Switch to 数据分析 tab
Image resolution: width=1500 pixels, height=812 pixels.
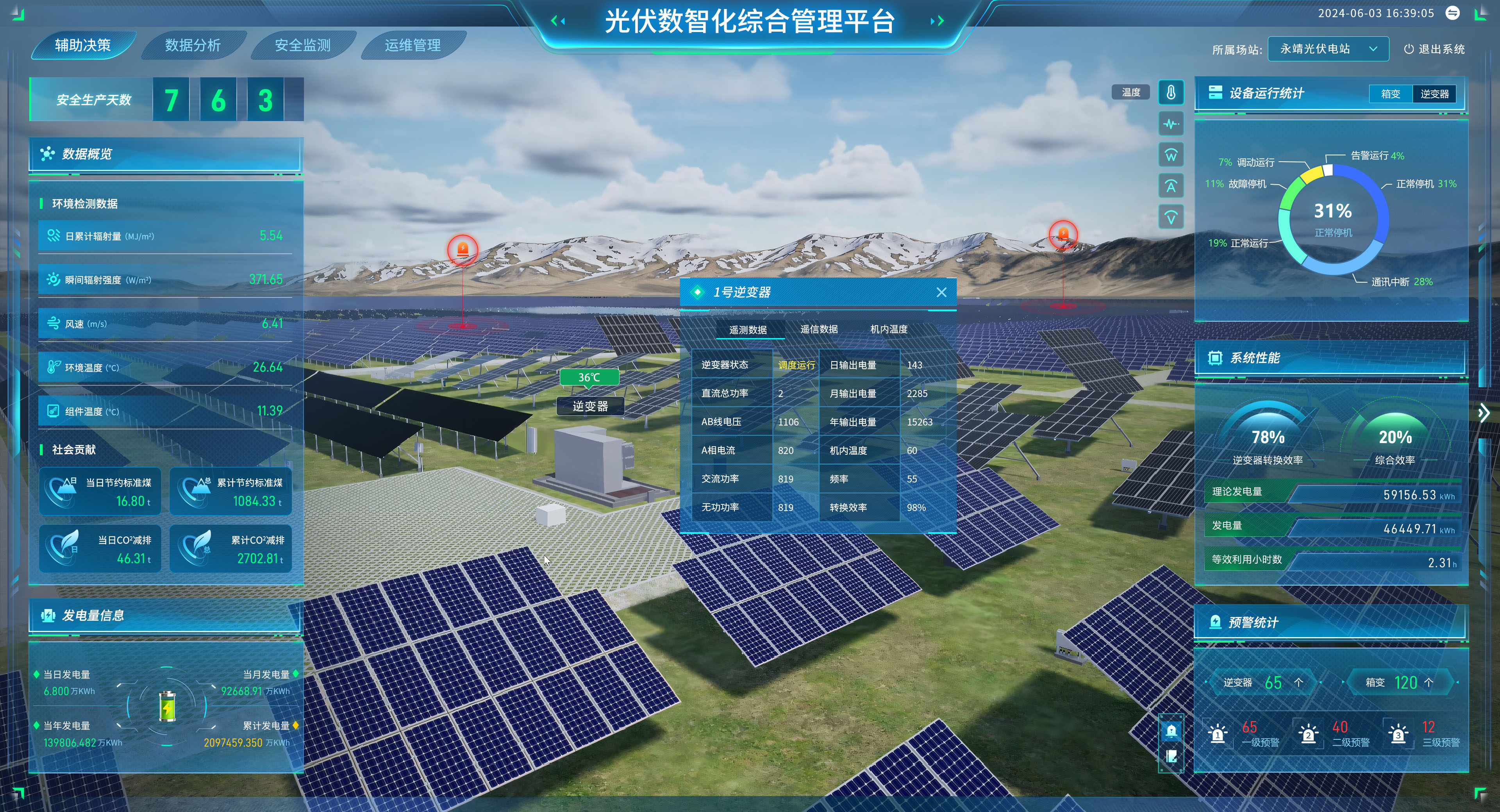point(193,45)
